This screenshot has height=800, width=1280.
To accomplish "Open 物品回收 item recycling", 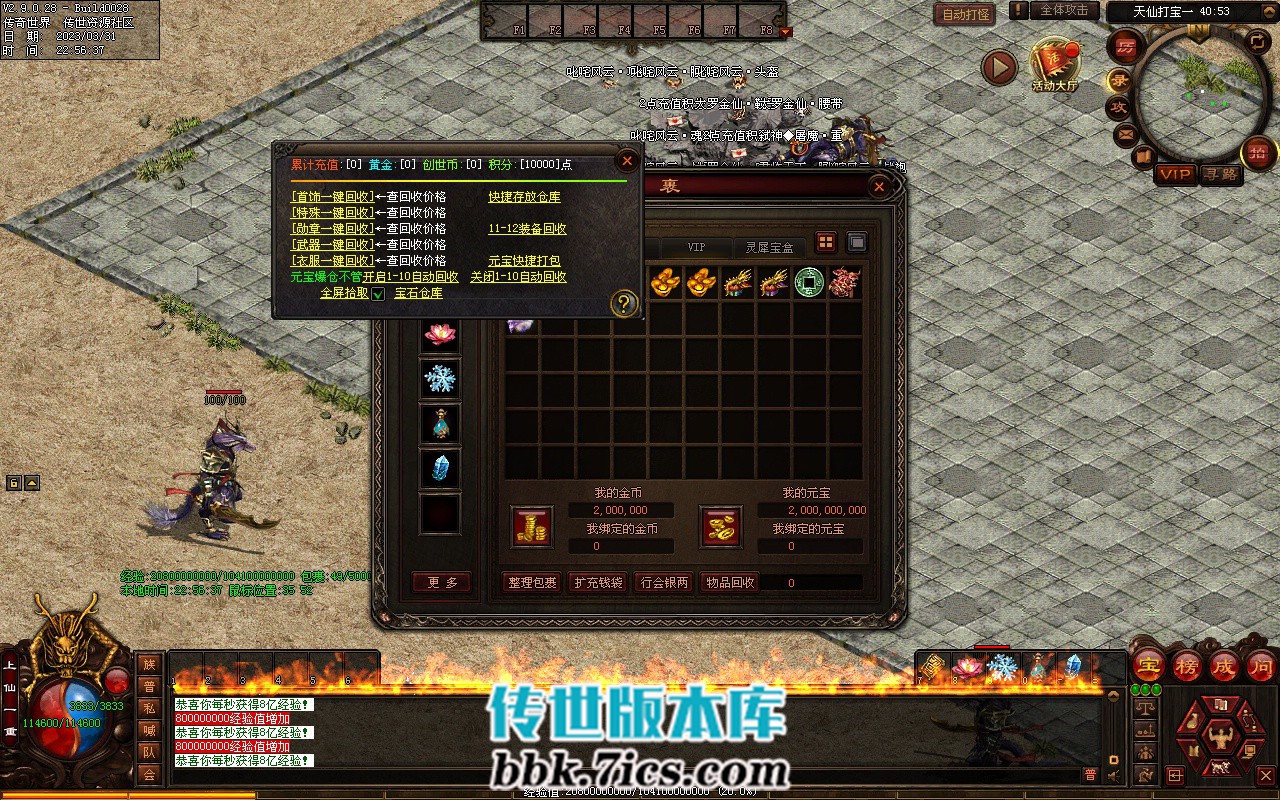I will 730,582.
